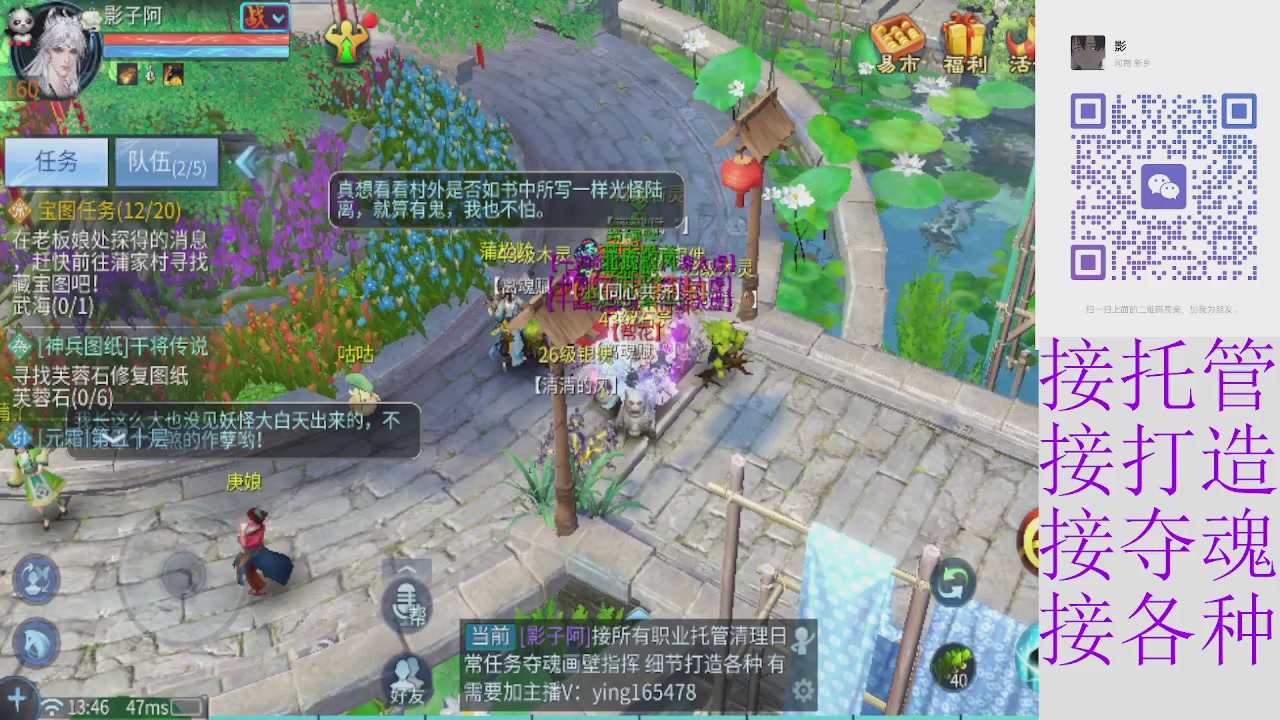Collapse the quest panel with the blue arrow
This screenshot has height=720, width=1280.
tap(247, 163)
